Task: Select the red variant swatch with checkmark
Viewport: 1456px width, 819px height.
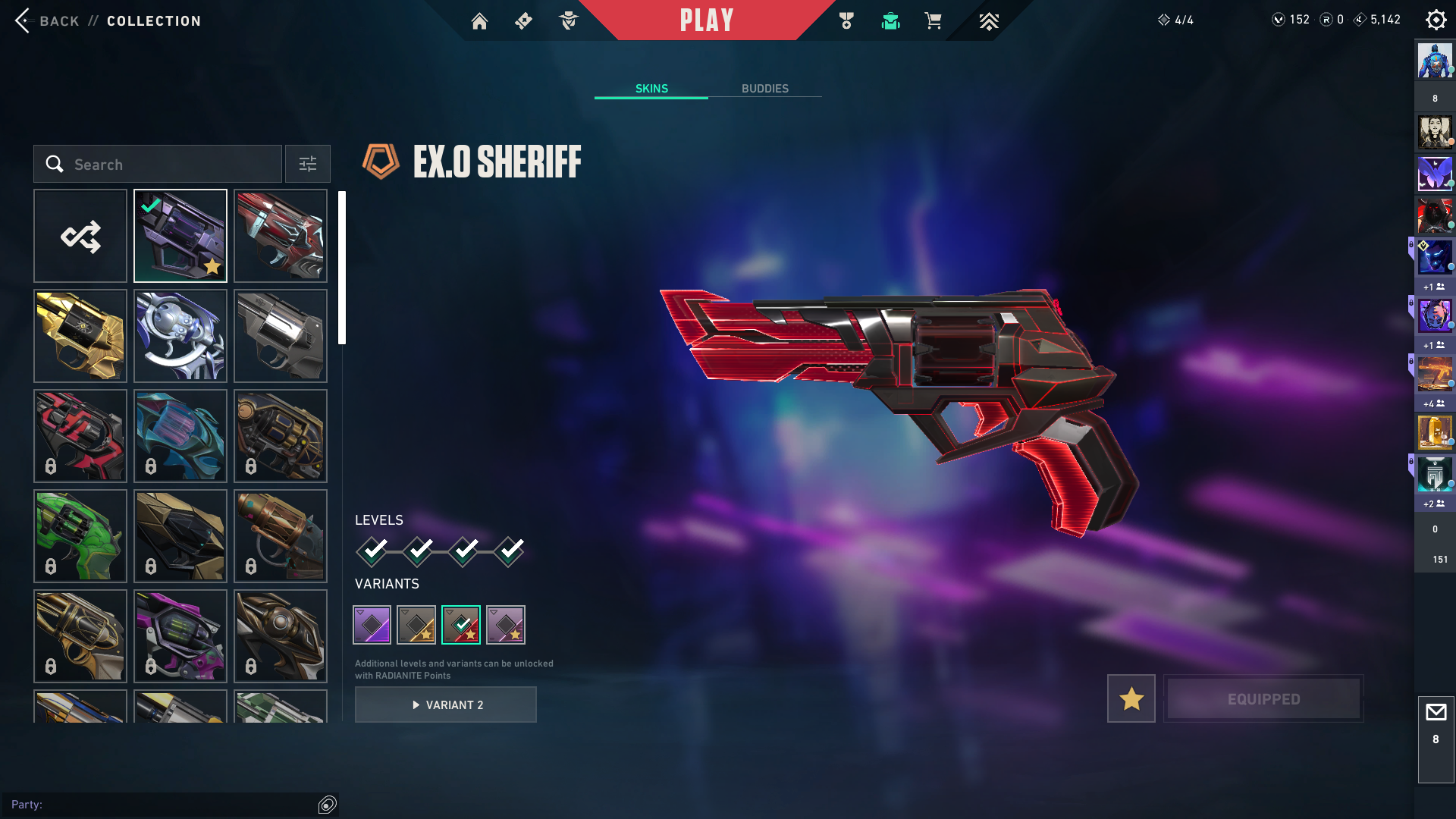Action: 461,625
